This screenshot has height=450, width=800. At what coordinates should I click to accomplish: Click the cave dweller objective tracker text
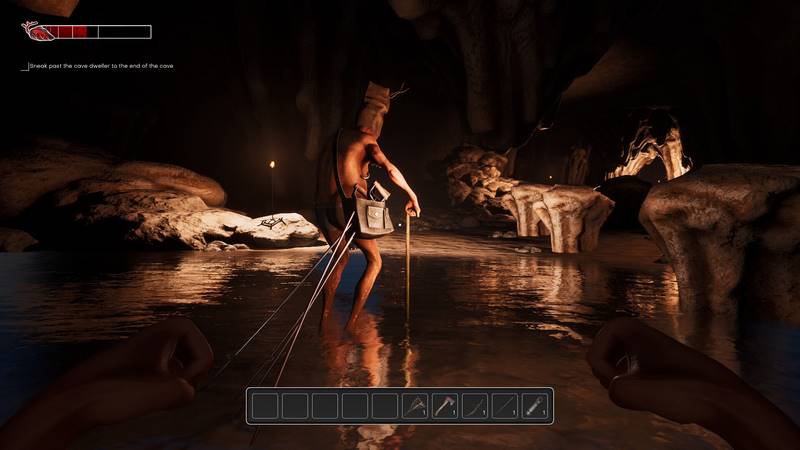click(102, 66)
